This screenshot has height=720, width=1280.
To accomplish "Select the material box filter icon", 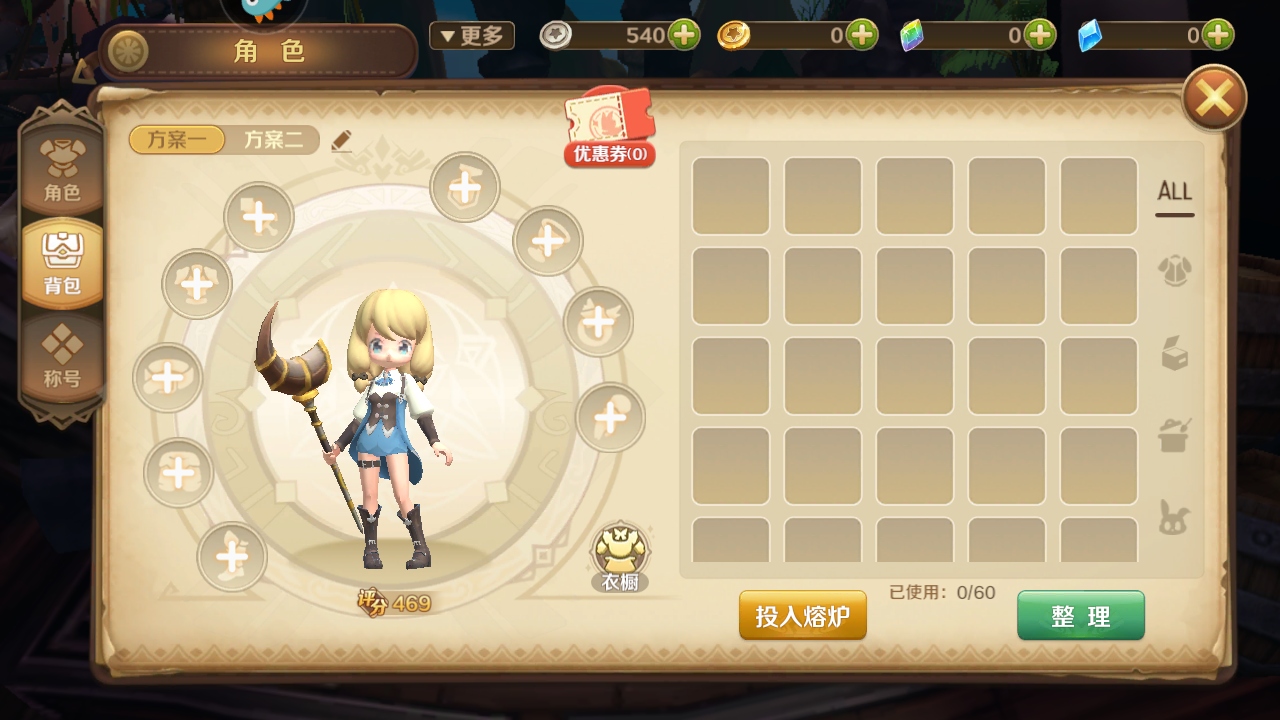I will (1173, 352).
